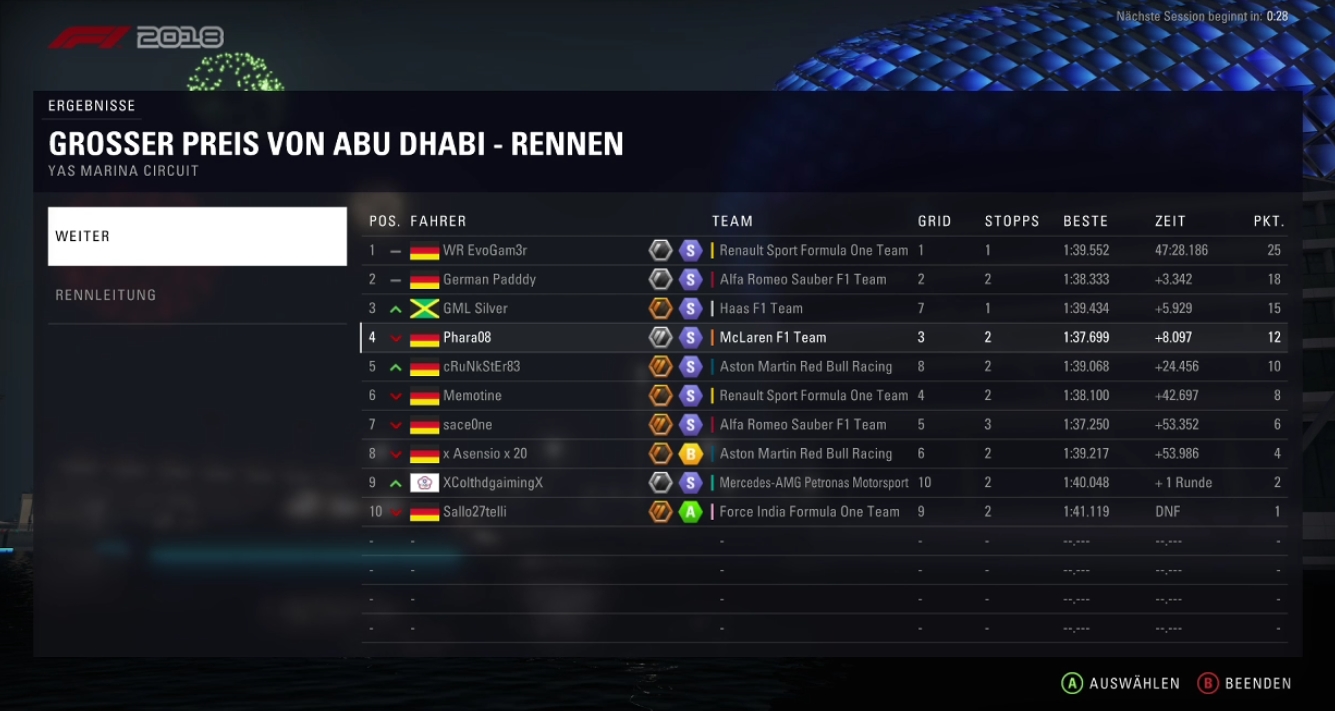Image resolution: width=1335 pixels, height=711 pixels.
Task: Click the highlighted Phara08 row
Action: [823, 337]
